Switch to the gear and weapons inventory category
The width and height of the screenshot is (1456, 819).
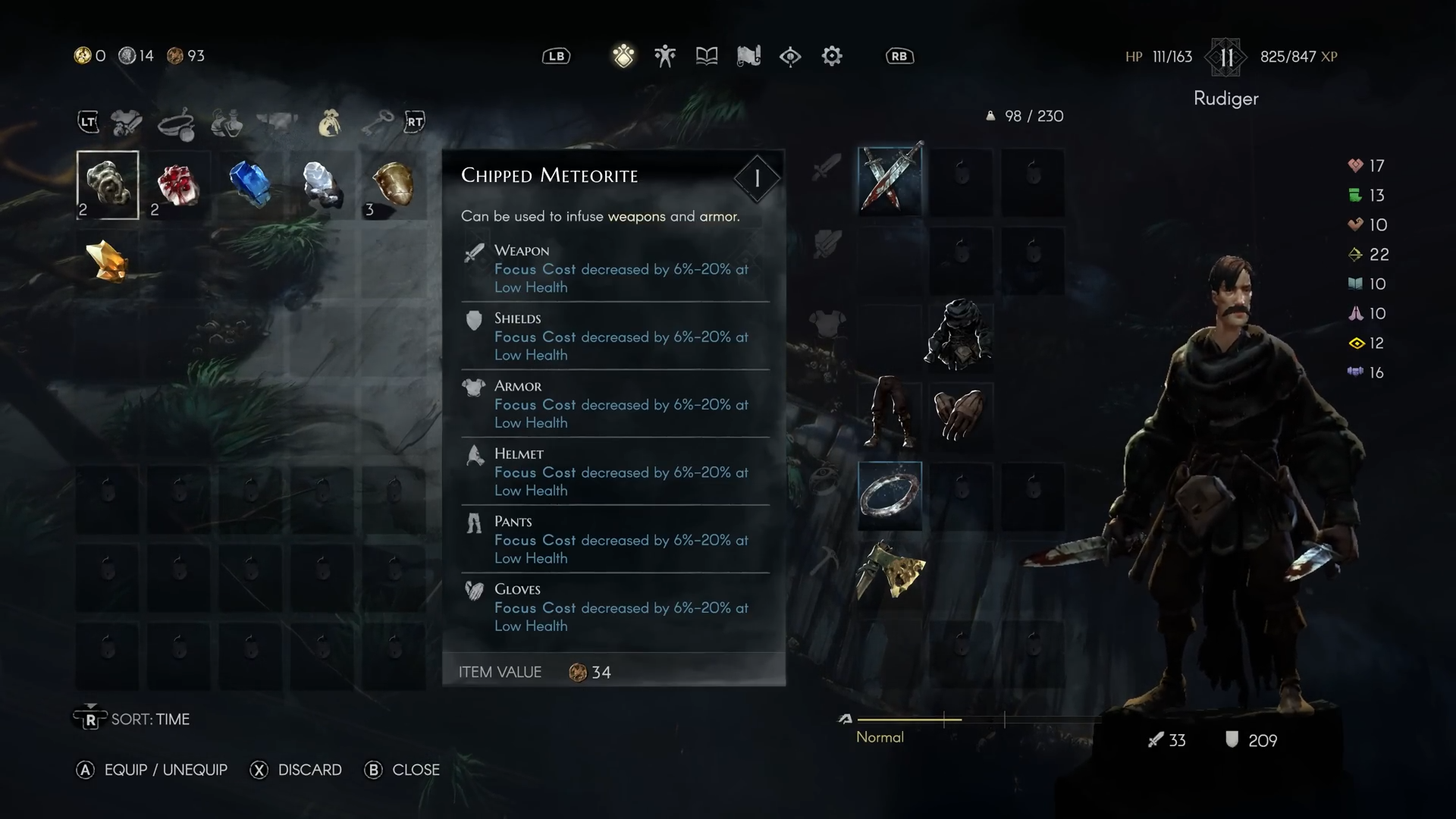click(127, 122)
